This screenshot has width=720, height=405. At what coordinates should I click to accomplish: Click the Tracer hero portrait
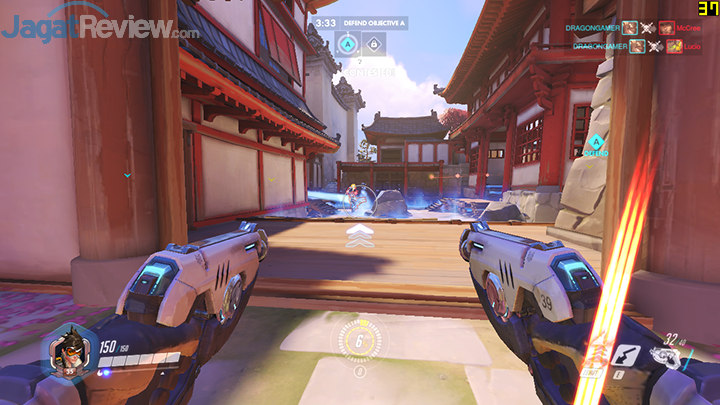tap(68, 352)
